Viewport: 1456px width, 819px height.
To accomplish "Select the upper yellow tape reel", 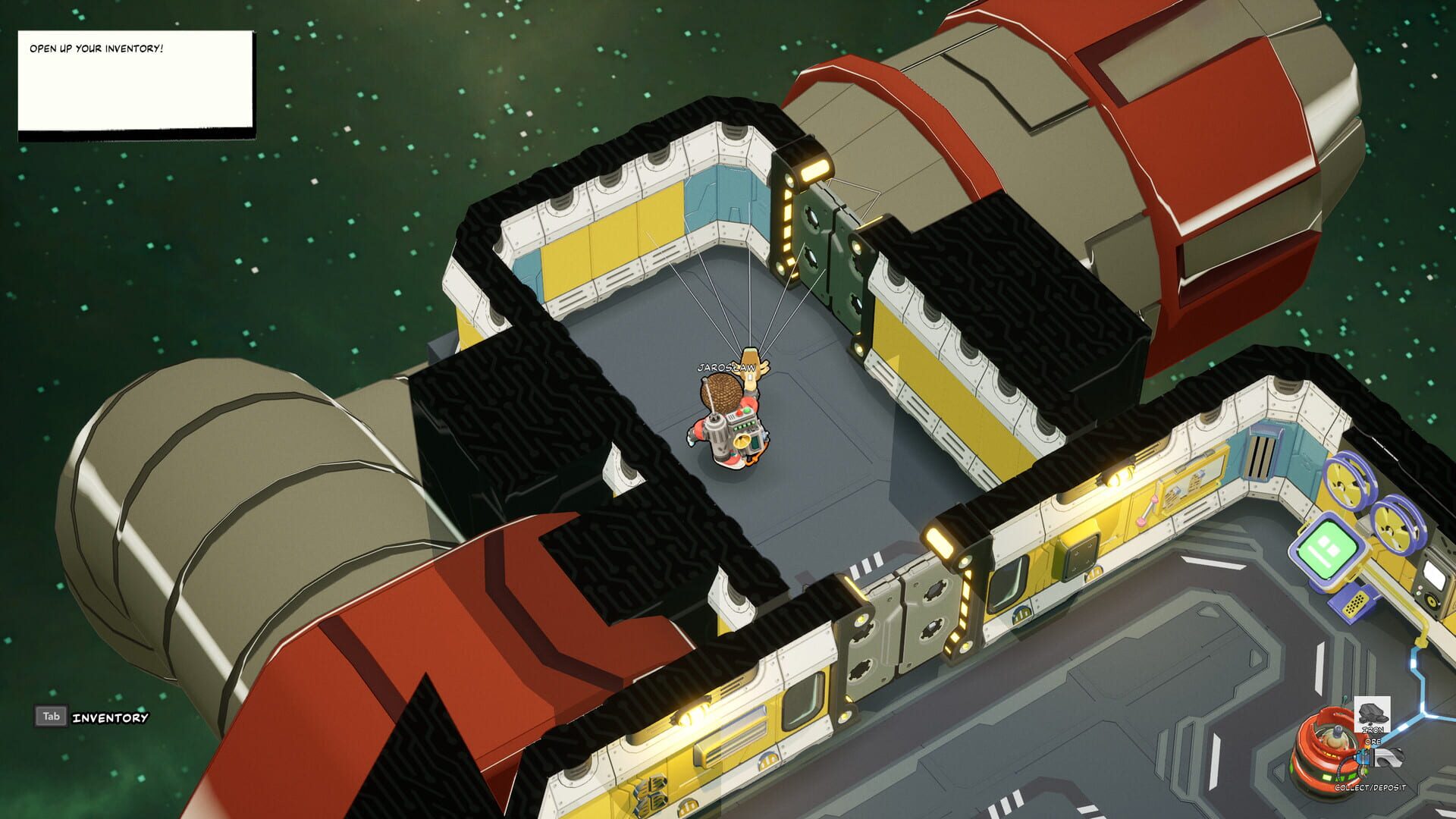I will [1345, 484].
